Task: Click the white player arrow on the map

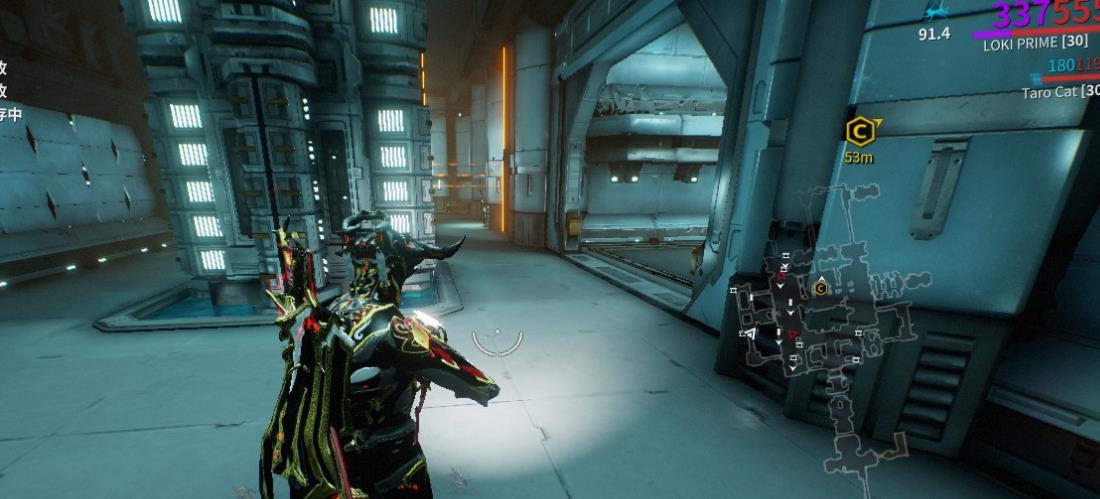Action: point(748,333)
